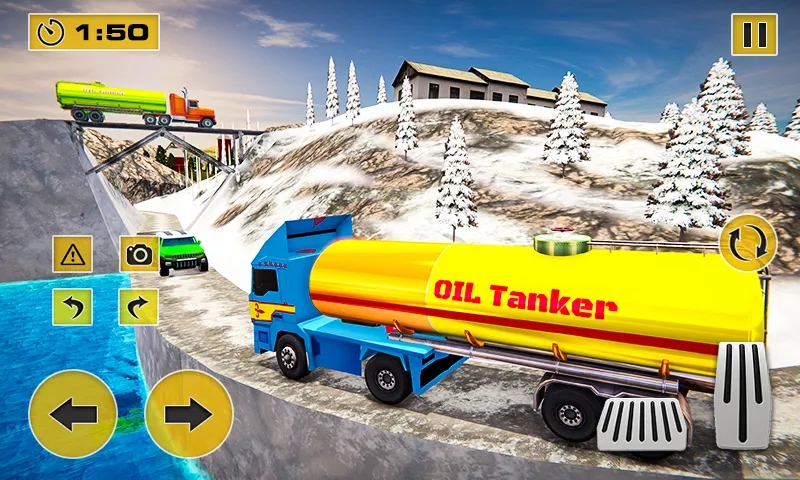The height and width of the screenshot is (480, 800).
Task: Tap the hazard warning triangle button
Action: pyautogui.click(x=72, y=254)
